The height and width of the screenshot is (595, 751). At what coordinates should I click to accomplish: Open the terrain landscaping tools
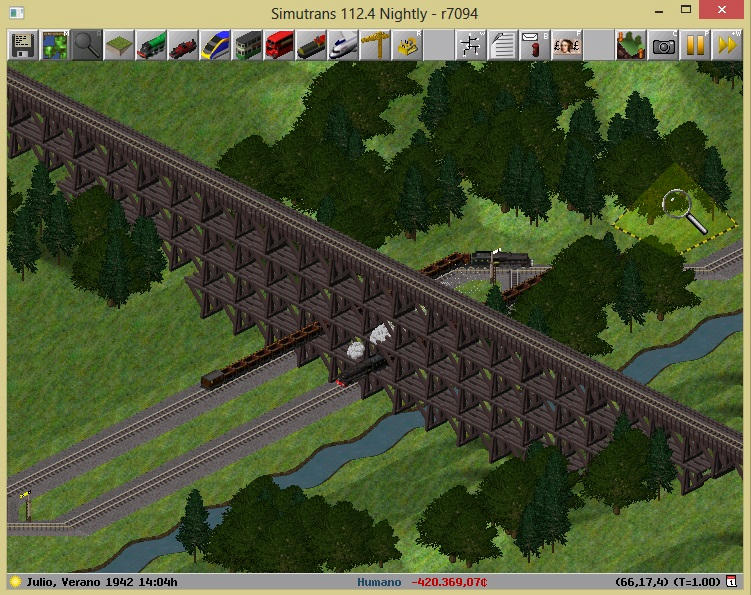pos(118,45)
